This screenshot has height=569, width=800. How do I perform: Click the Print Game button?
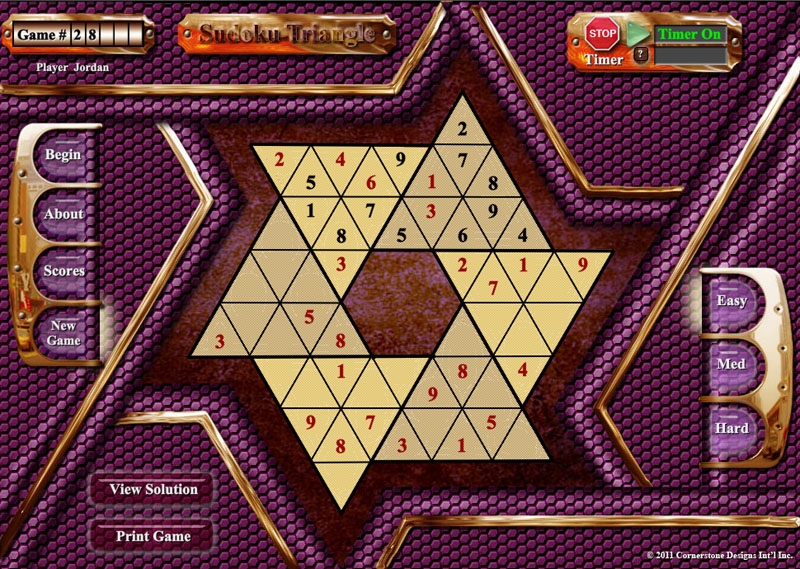(153, 536)
